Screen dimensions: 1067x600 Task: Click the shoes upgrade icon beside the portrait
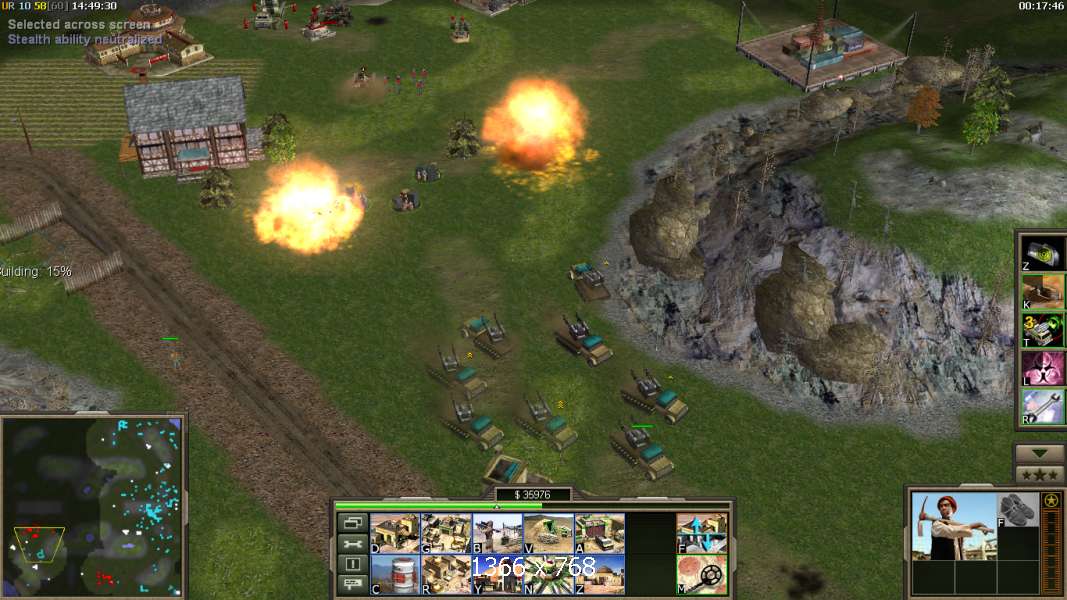[x=1018, y=510]
